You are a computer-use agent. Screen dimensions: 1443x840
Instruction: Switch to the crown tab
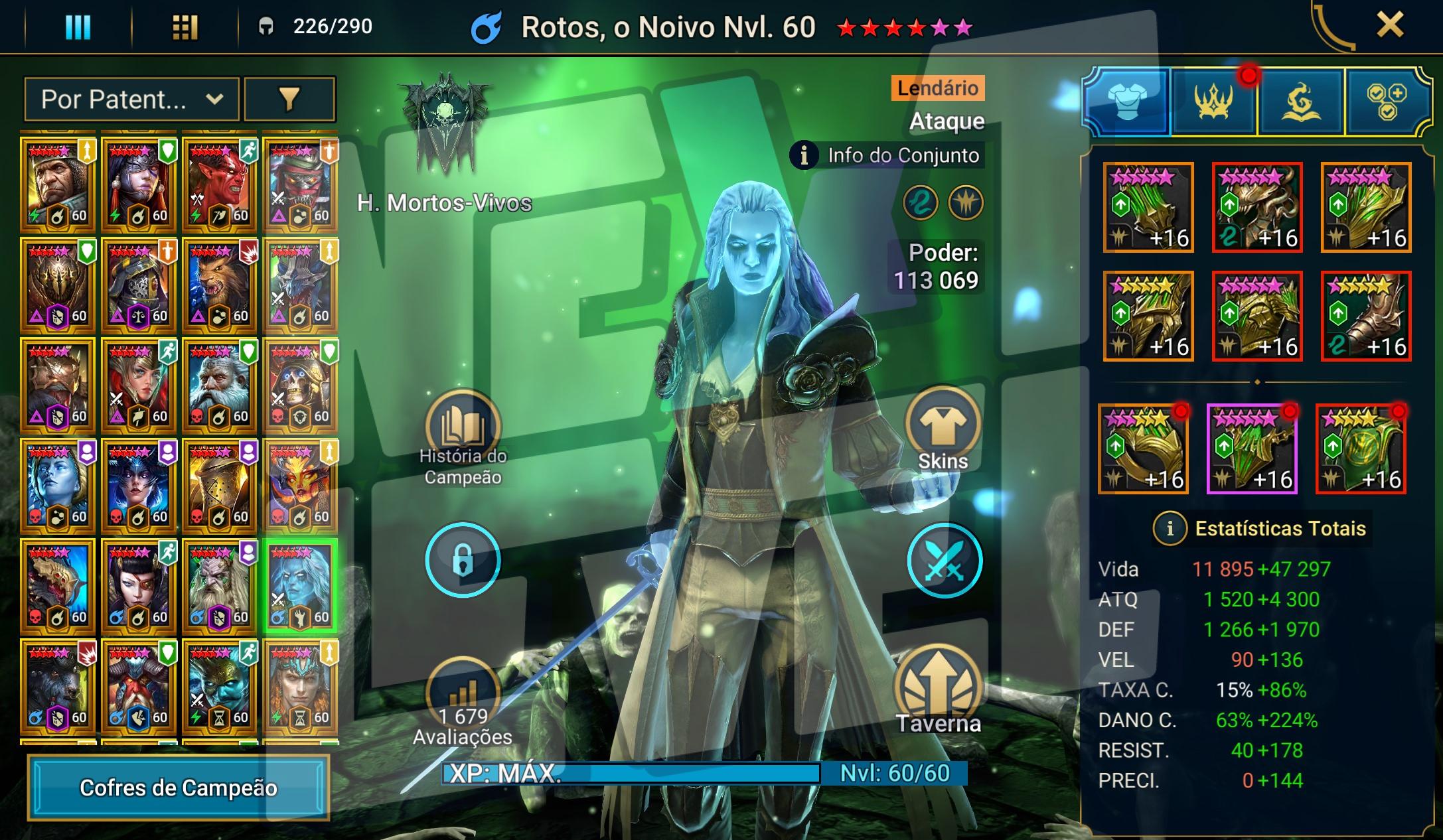pyautogui.click(x=1213, y=102)
